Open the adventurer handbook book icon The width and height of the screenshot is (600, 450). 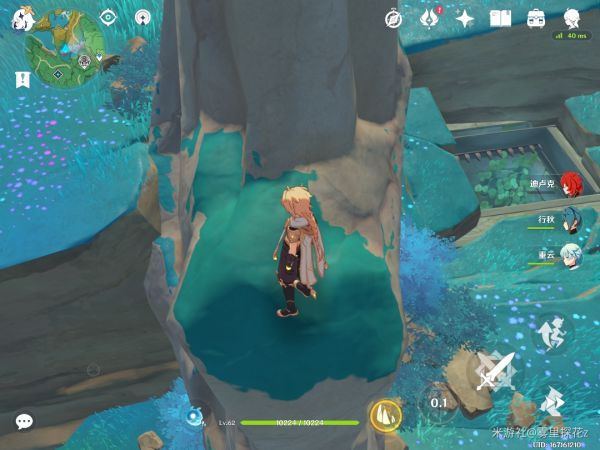pyautogui.click(x=500, y=18)
